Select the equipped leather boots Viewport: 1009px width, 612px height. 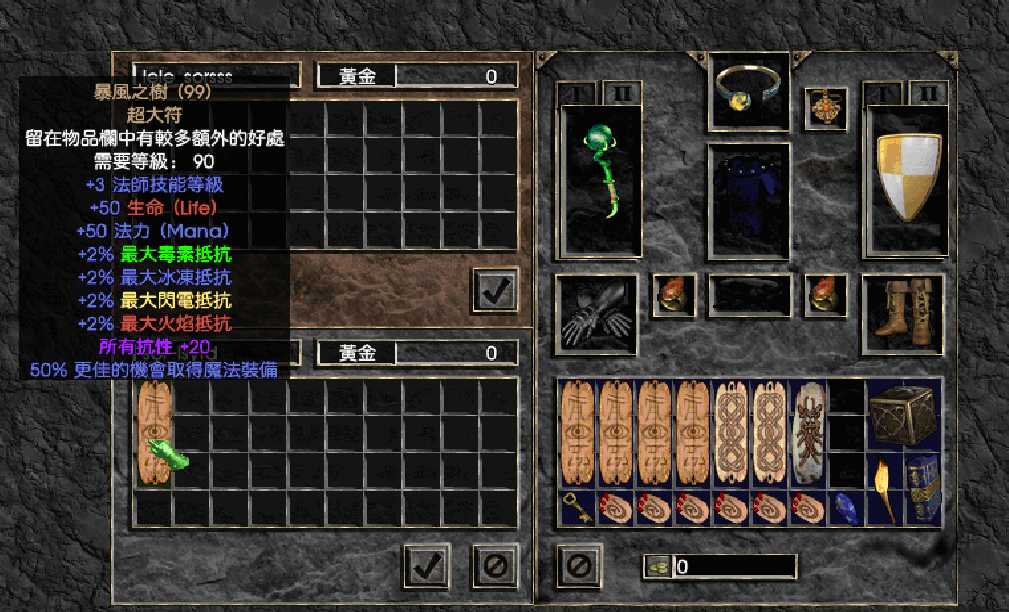(x=902, y=312)
